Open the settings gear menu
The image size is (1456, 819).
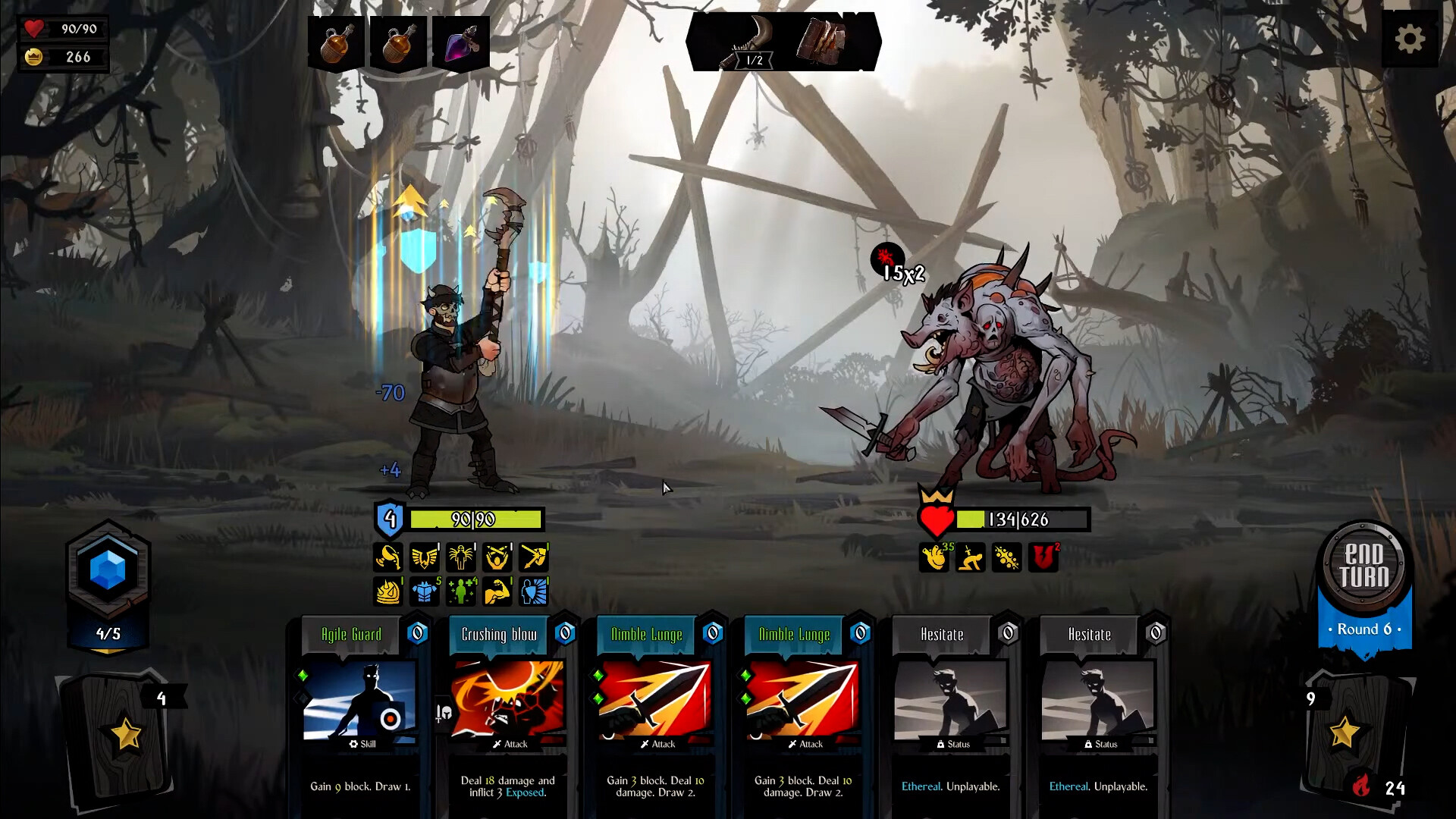tap(1409, 39)
